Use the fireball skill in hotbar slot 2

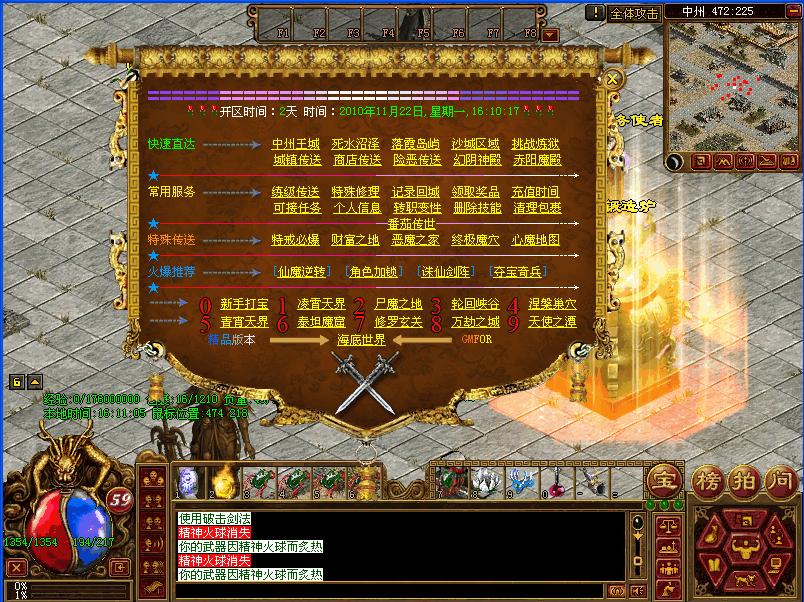221,481
